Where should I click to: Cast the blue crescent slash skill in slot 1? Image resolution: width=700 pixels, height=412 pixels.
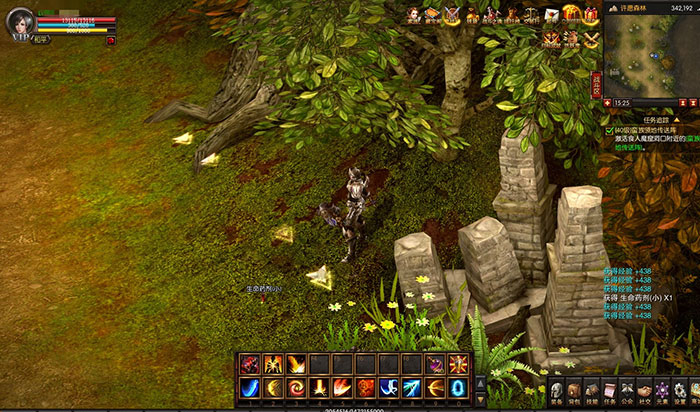pos(248,387)
